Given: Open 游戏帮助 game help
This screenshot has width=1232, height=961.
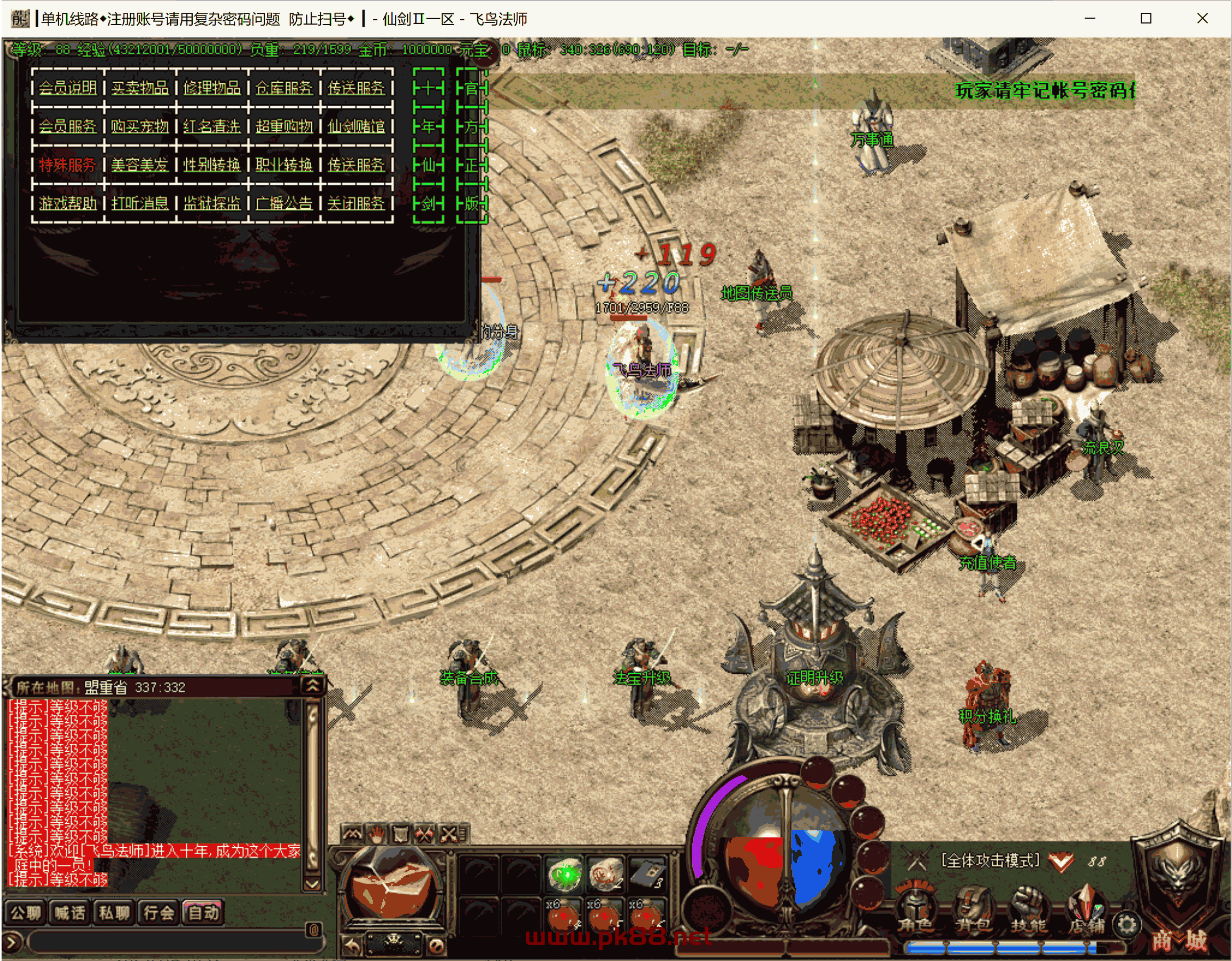Looking at the screenshot, I should click(x=67, y=203).
